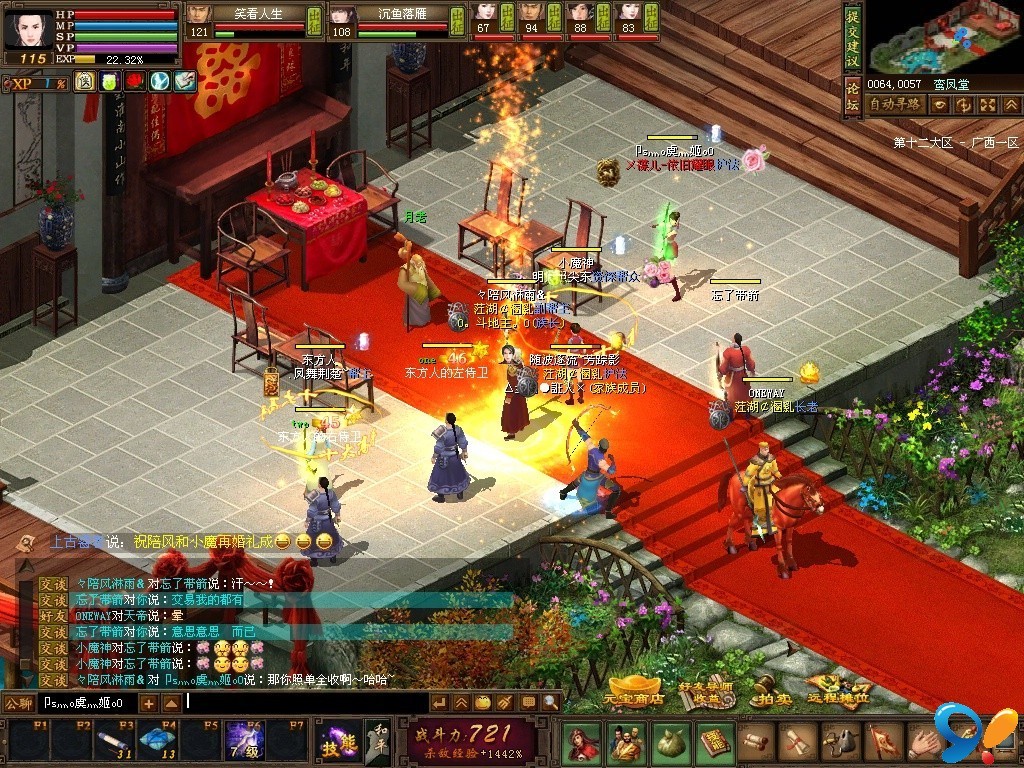Viewport: 1024px width, 768px height.
Task: Open the 元宝商店 ingot shop
Action: point(636,697)
